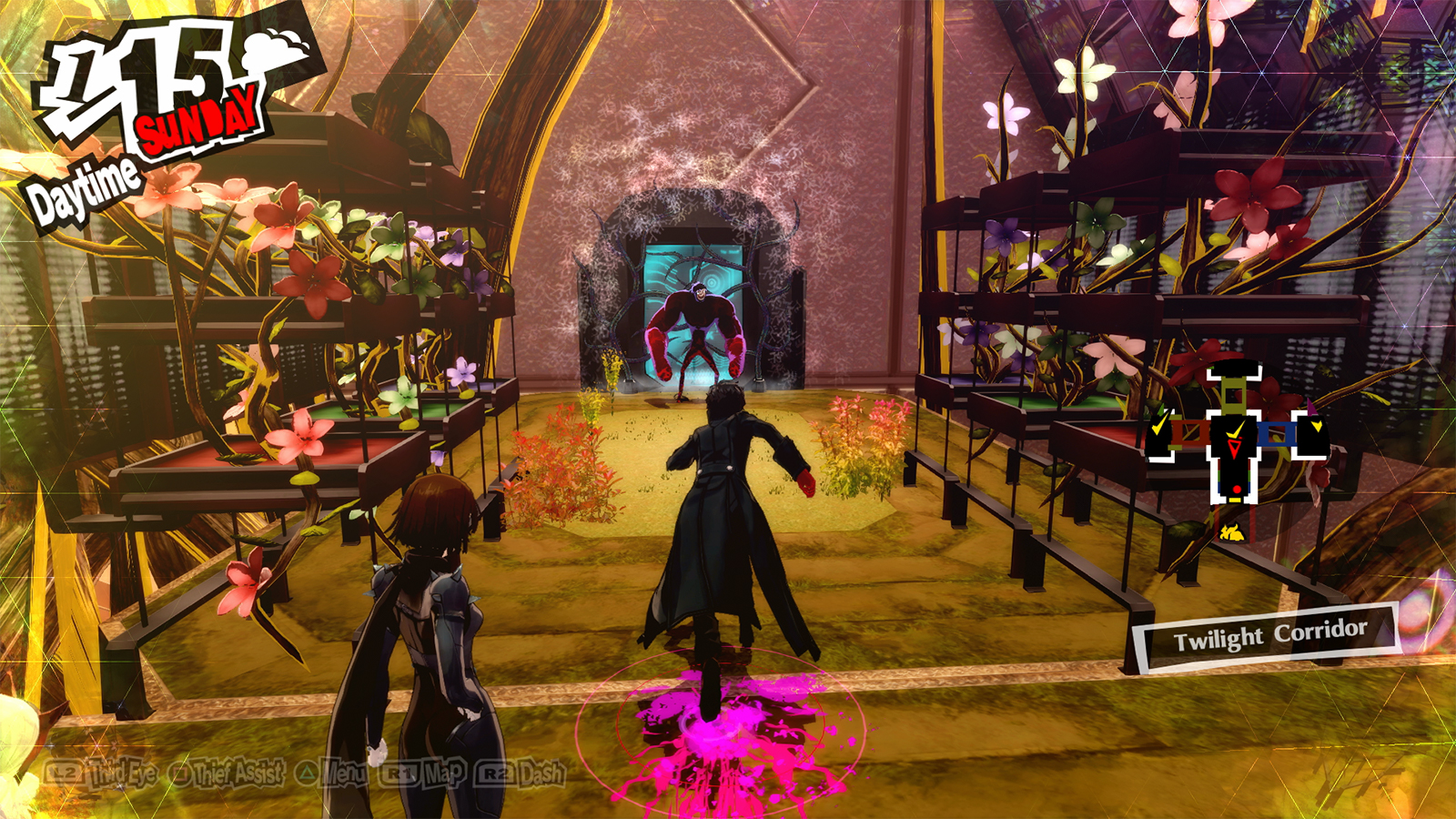1456x819 pixels.
Task: Click the square Thief Assist icon
Action: [x=181, y=772]
